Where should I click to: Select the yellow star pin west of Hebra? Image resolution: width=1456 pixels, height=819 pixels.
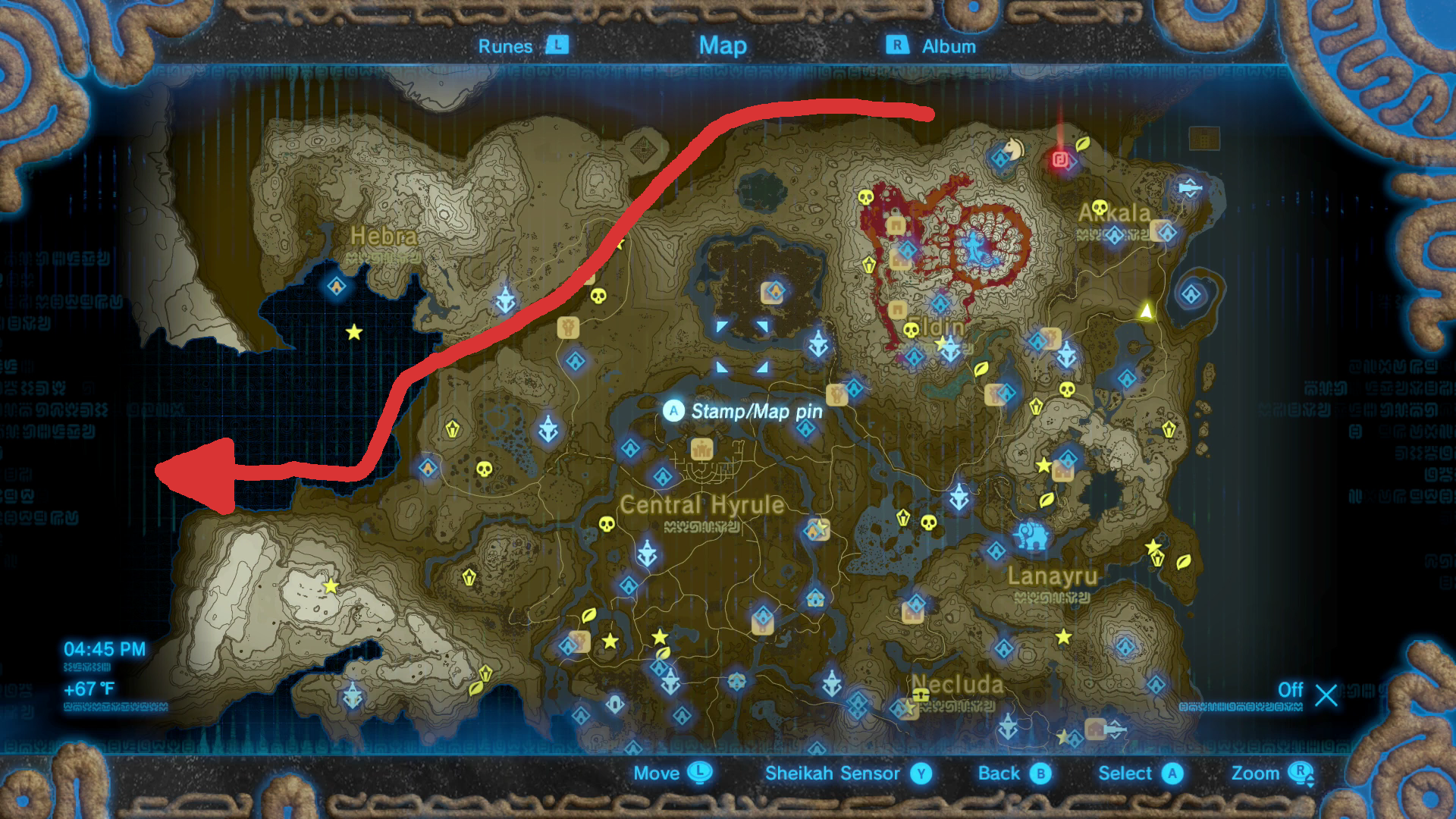[x=353, y=331]
